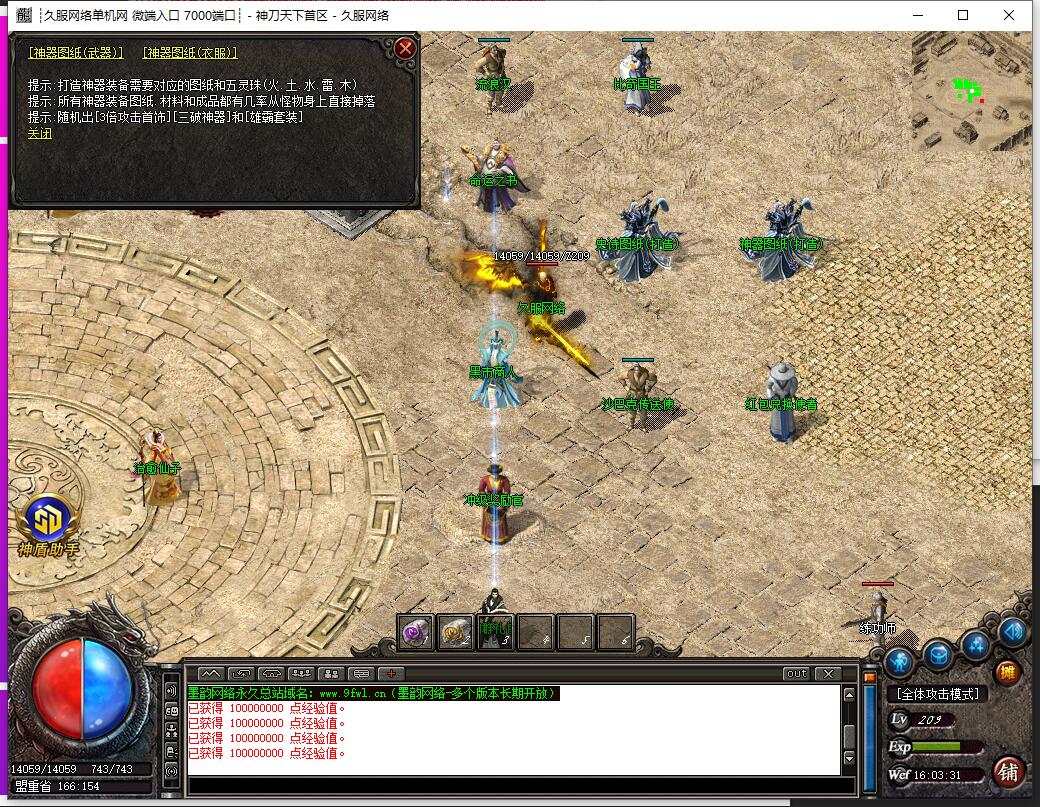
Task: Minimize the game window
Action: pos(917,15)
